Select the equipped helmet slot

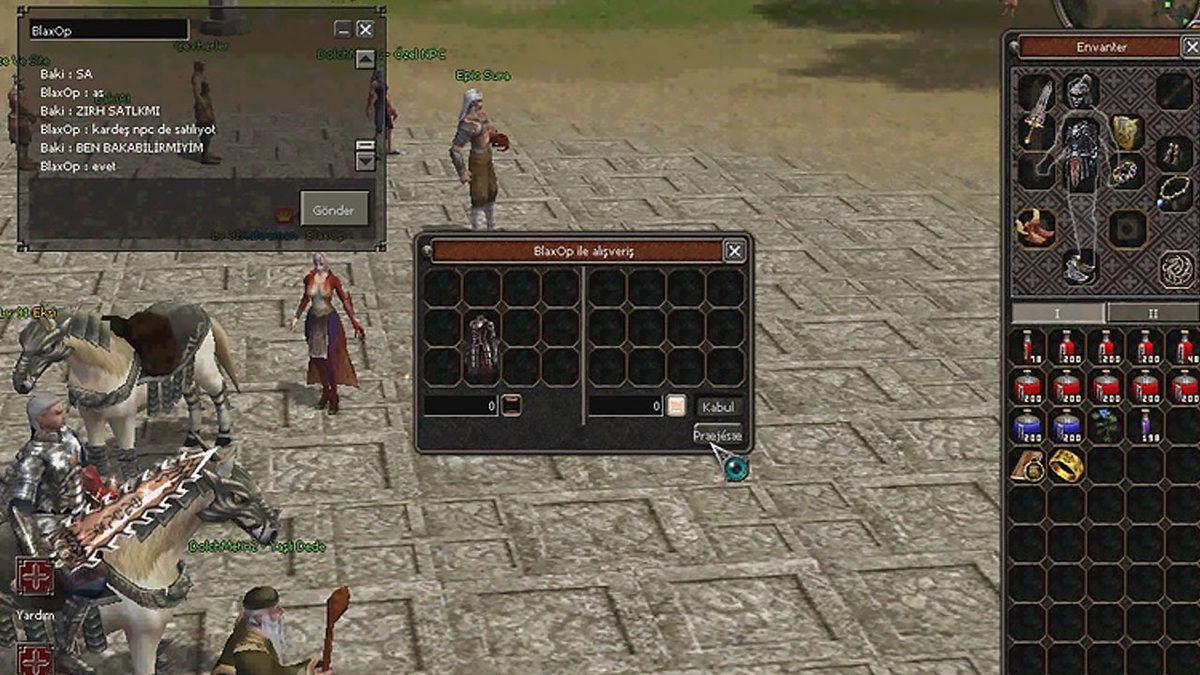click(1080, 92)
